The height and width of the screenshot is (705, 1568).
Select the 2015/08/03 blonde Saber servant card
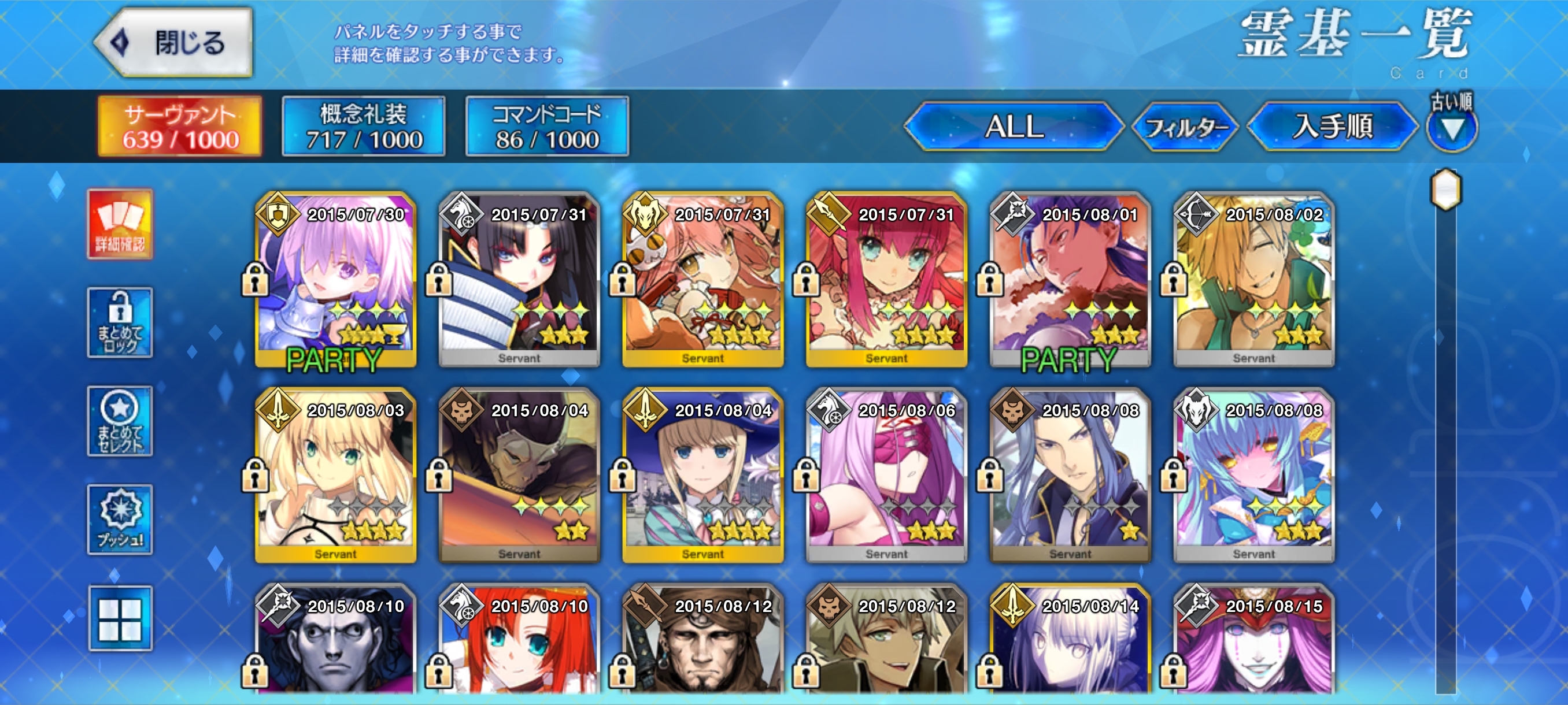(x=336, y=476)
